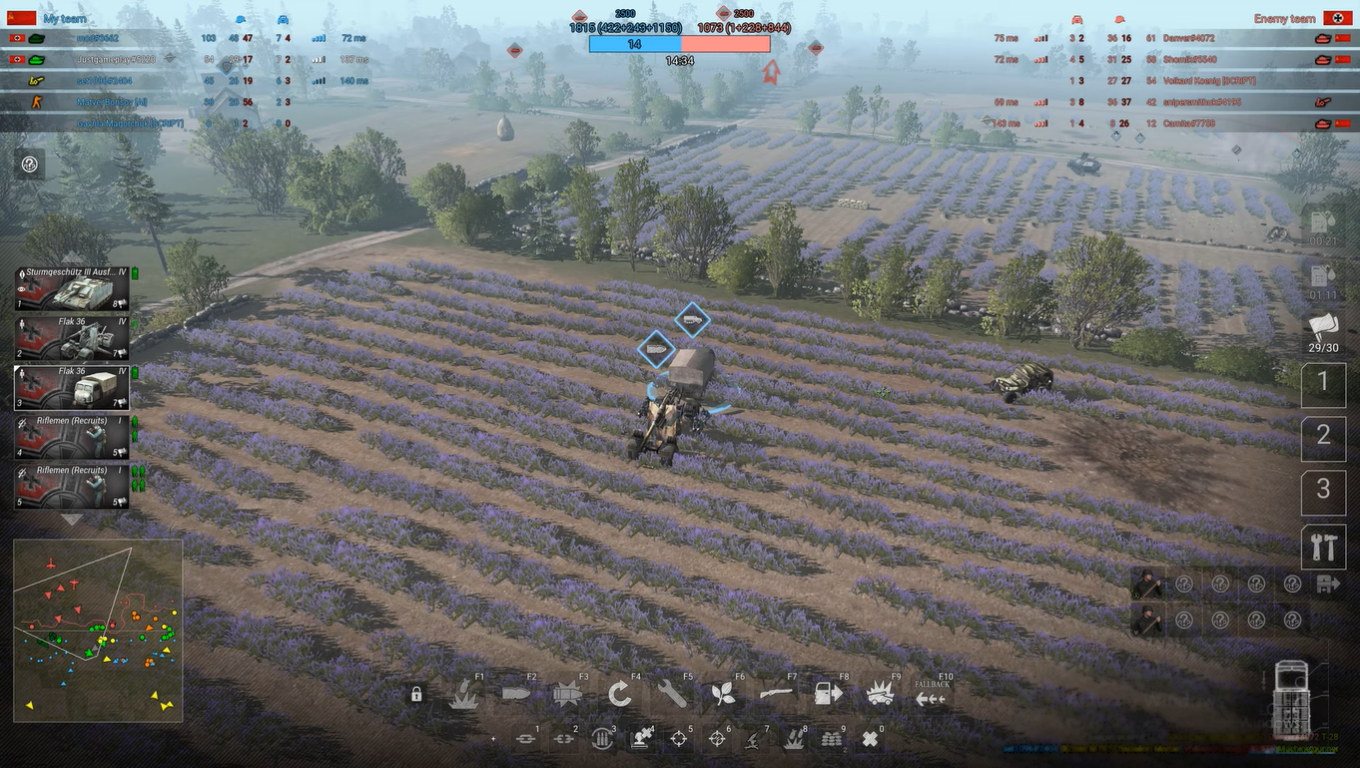Screen dimensions: 1360x768
Task: Open an unknown slot question-mark in crew panel
Action: [1184, 583]
